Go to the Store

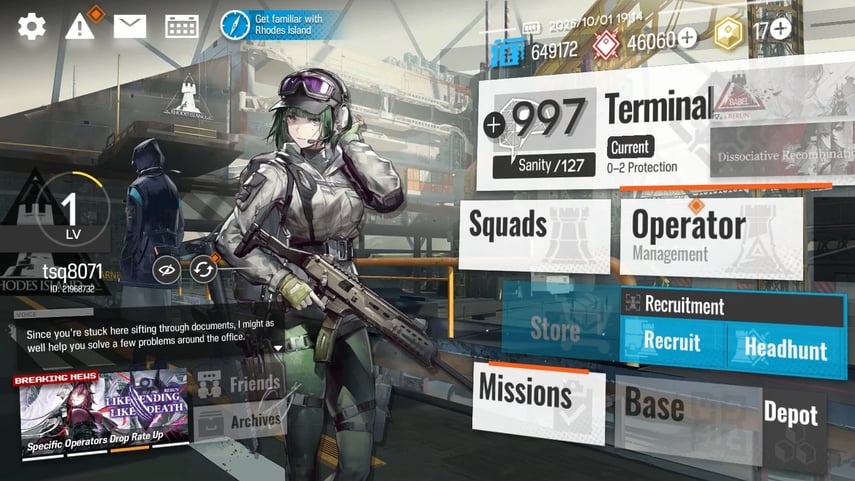(x=556, y=328)
